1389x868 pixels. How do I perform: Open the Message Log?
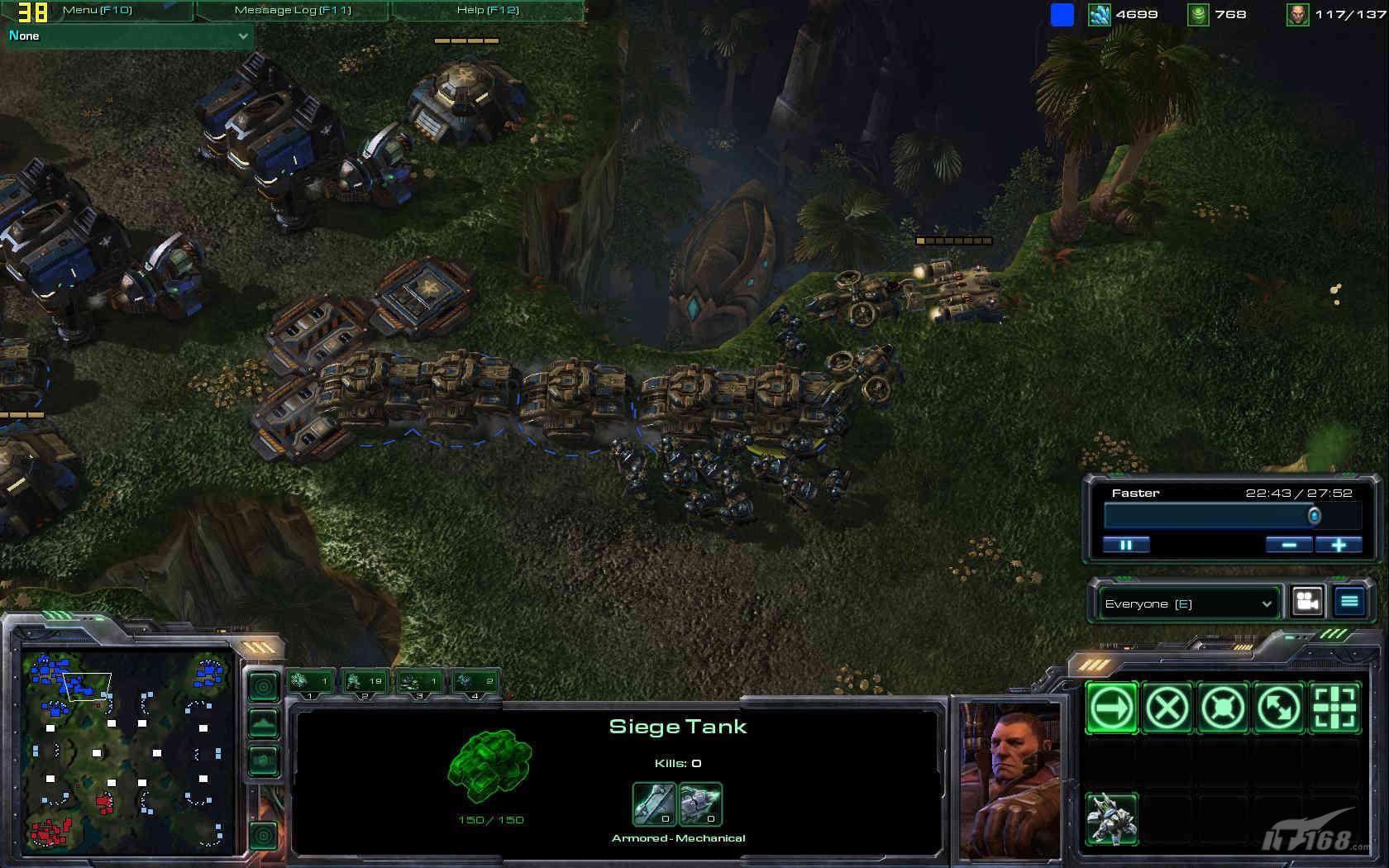[x=293, y=10]
